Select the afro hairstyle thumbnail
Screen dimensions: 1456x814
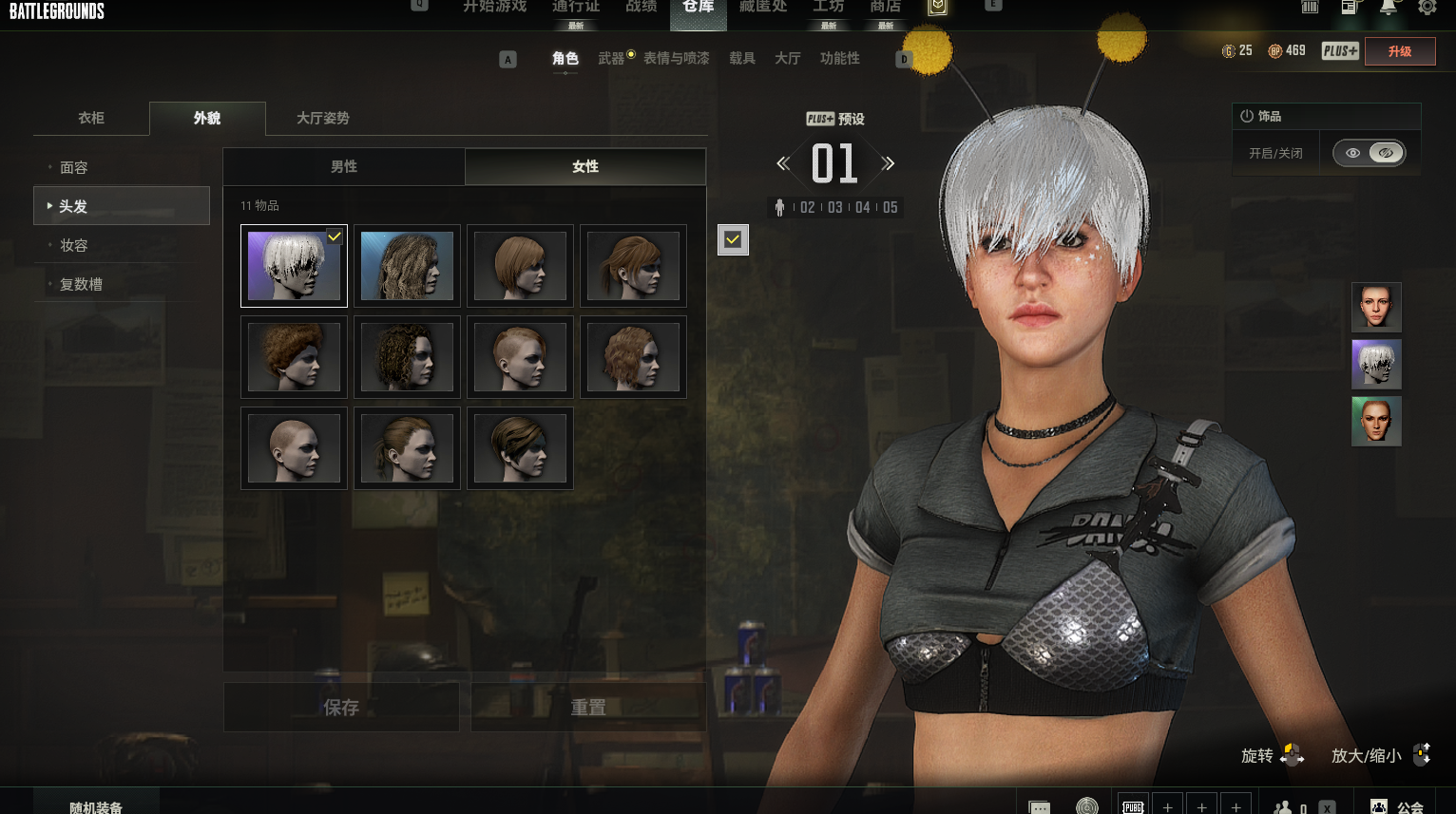coord(294,357)
